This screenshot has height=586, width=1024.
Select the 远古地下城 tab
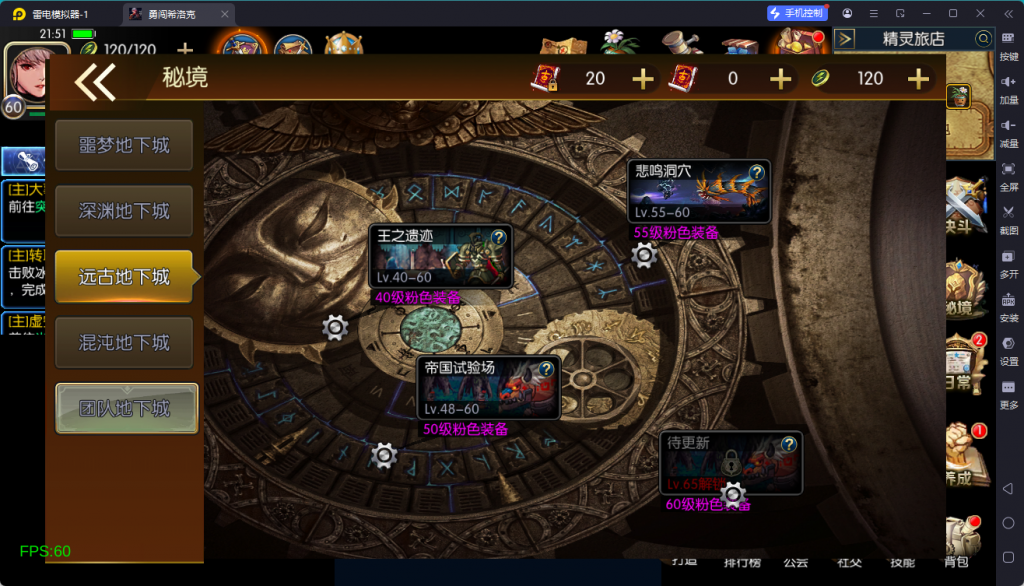click(x=124, y=277)
